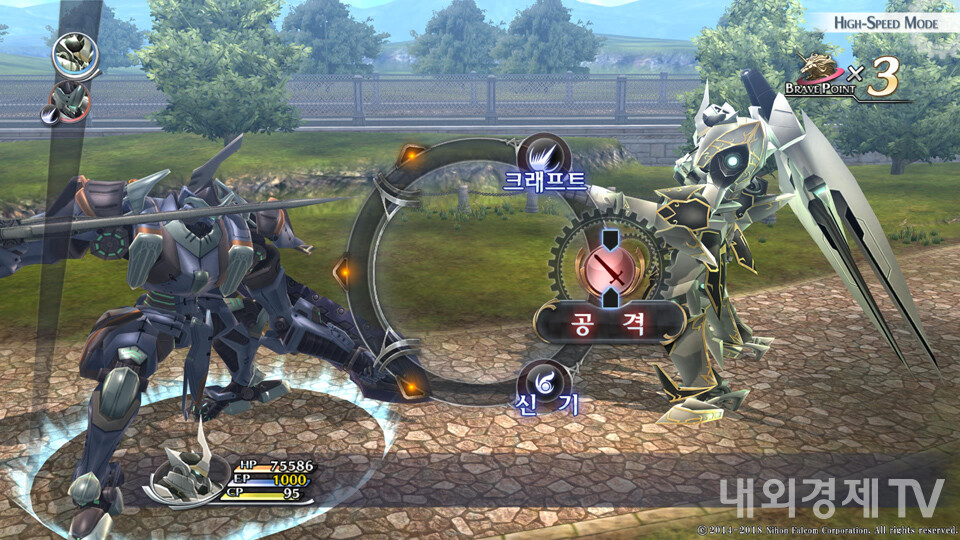Click the red sword attack icon

609,270
